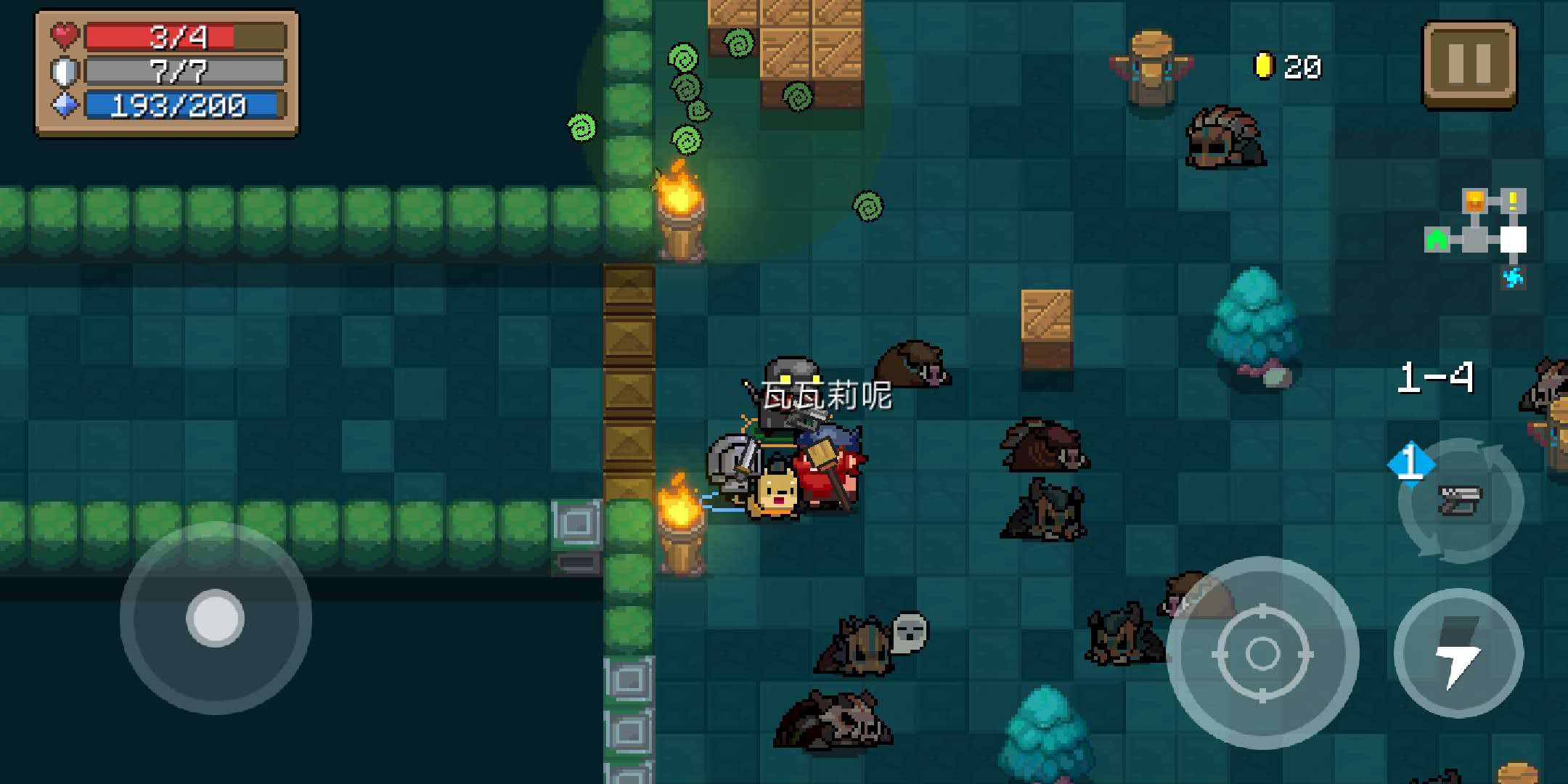Viewport: 1568px width, 784px height.
Task: Switch weapon using the weapon swap button
Action: [x=1460, y=500]
